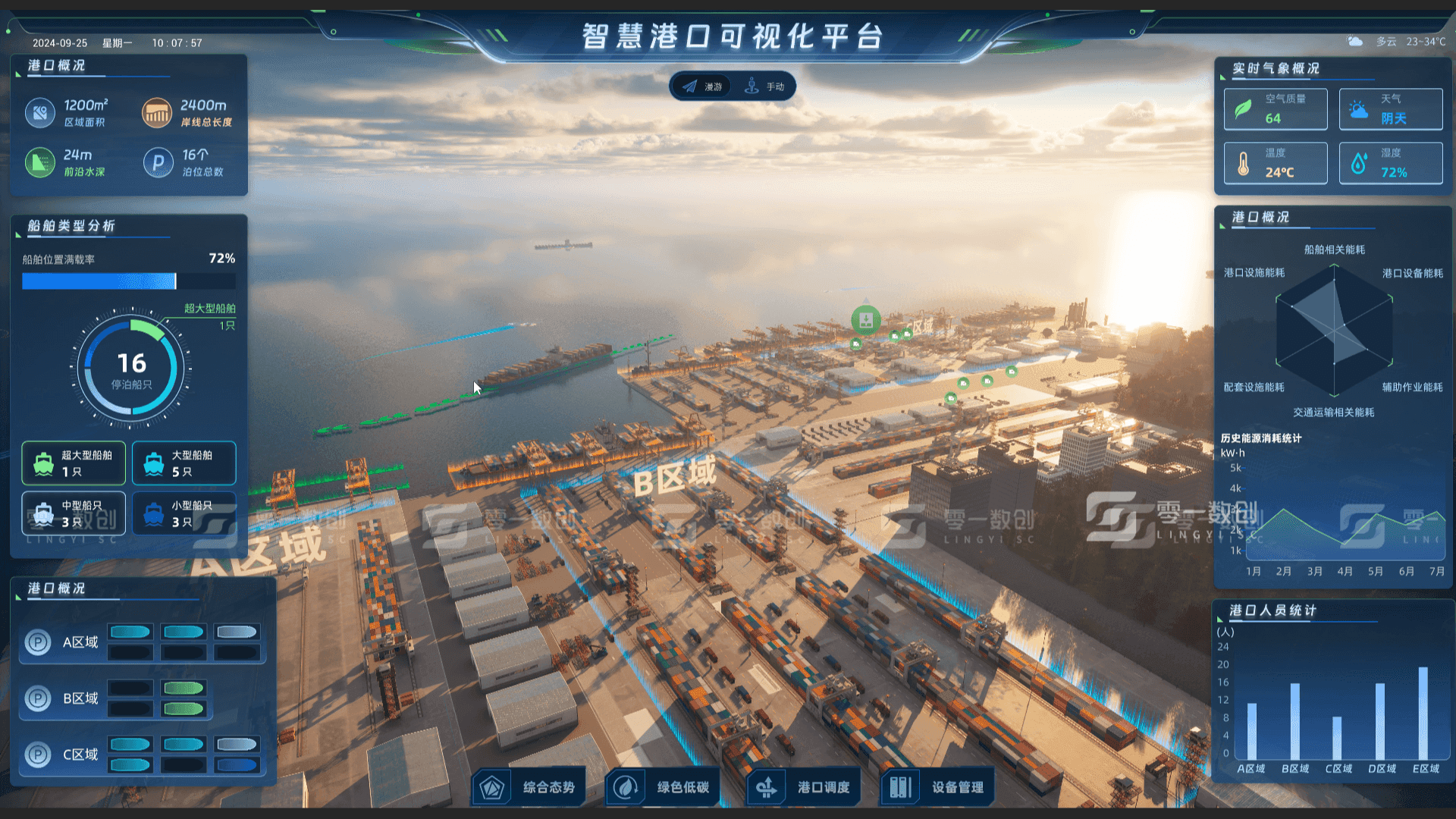Viewport: 1456px width, 819px height.
Task: Open the 综合态势 tab
Action: coord(528,787)
